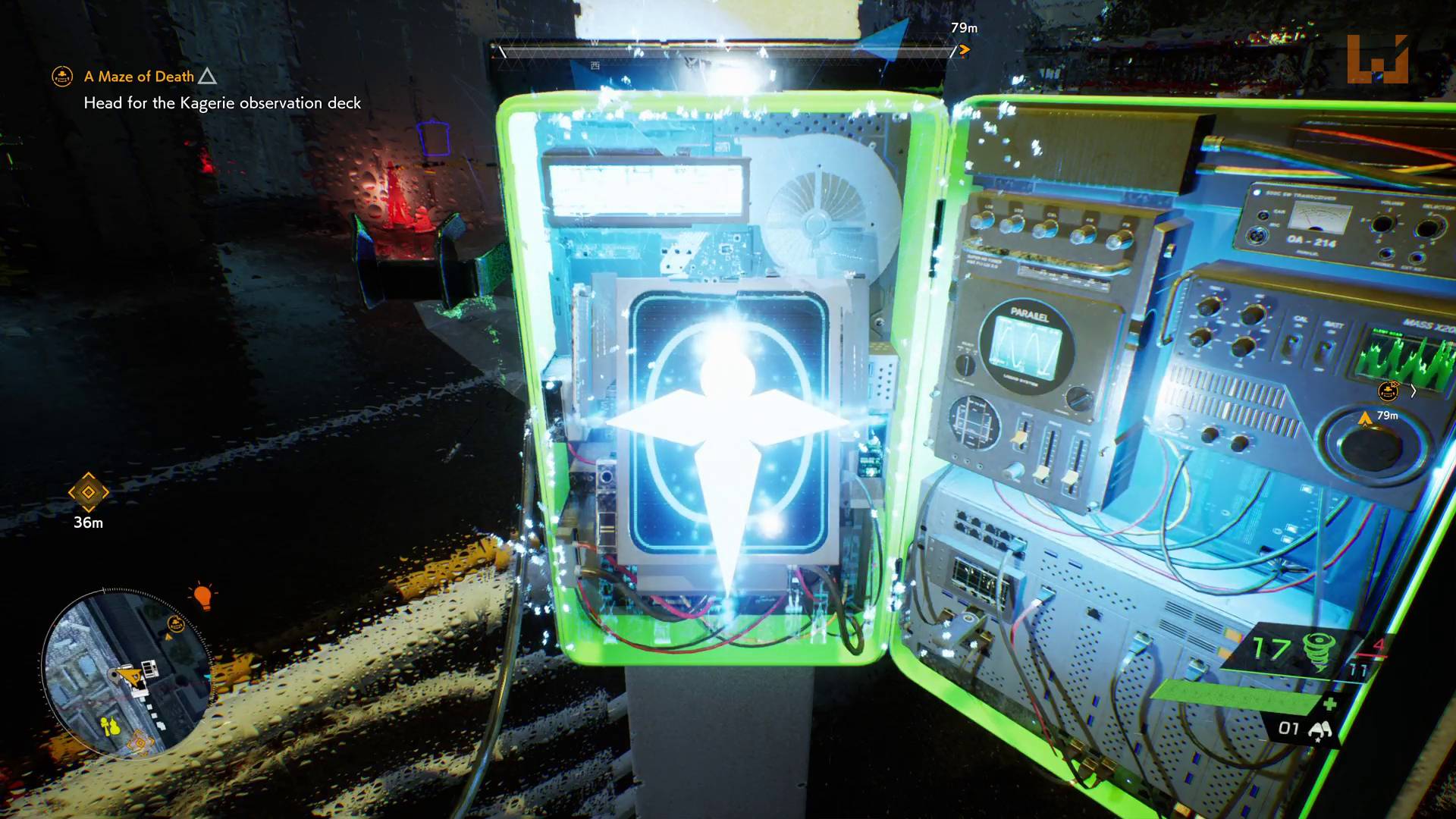
Task: Click the red talisman counter icon
Action: pos(1379,645)
